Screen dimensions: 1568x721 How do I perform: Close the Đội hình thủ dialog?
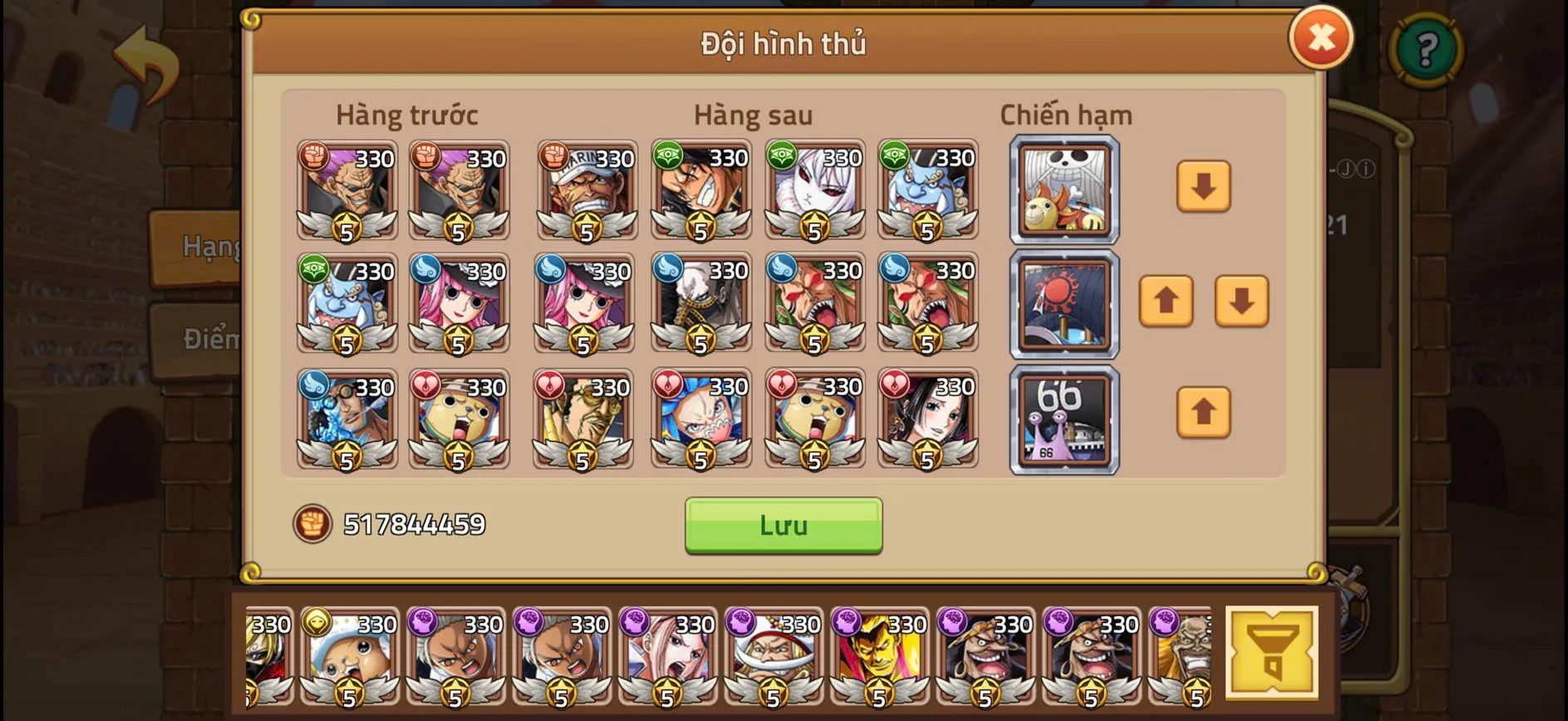click(1322, 37)
